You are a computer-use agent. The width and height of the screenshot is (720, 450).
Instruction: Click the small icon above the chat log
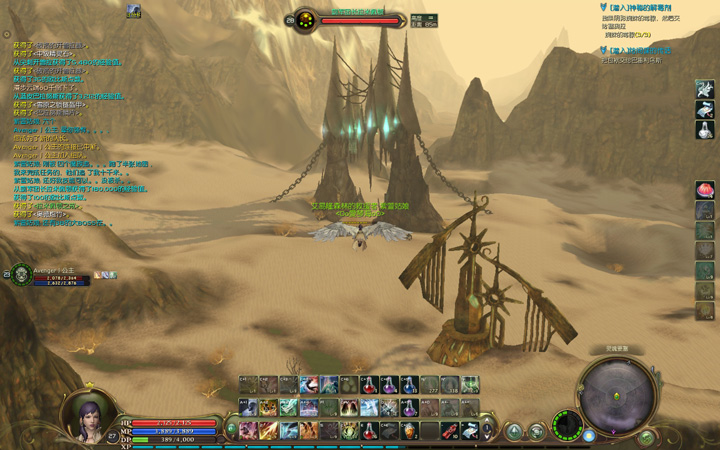(134, 11)
